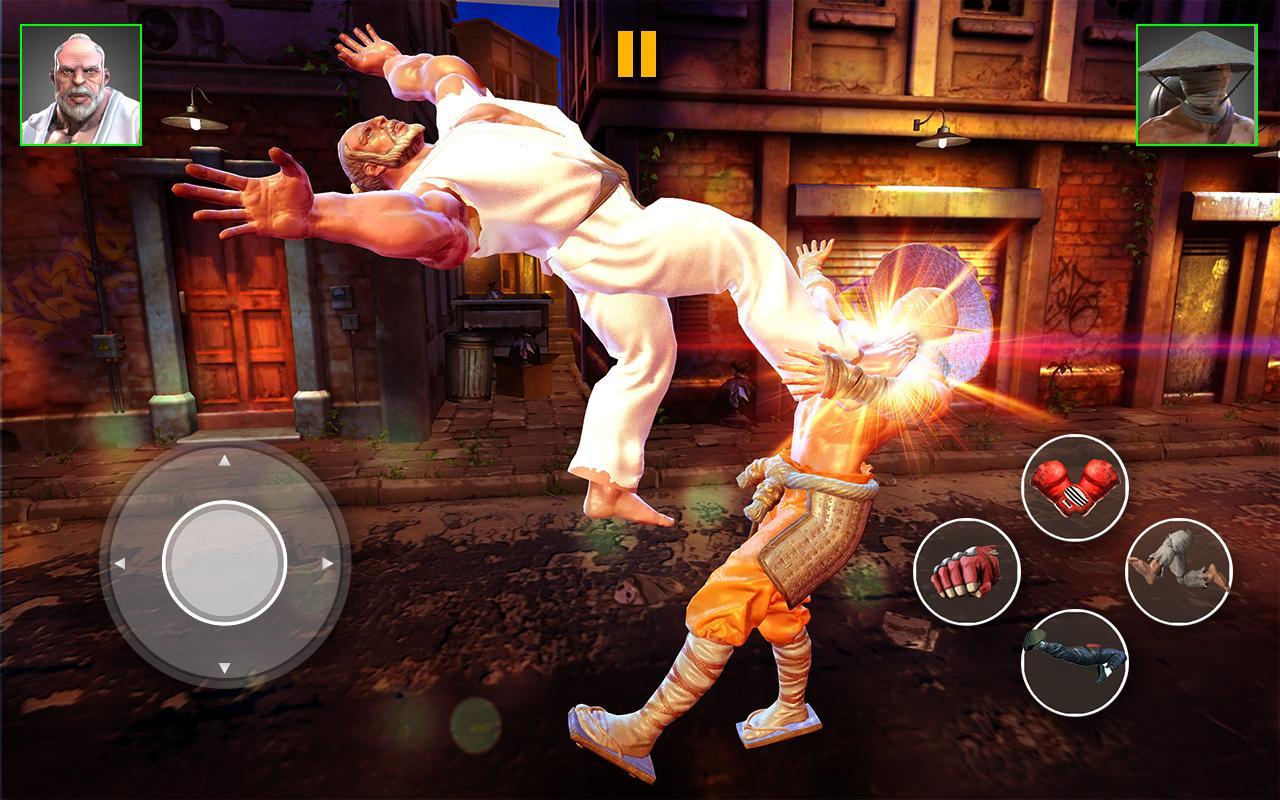Viewport: 1280px width, 800px height.
Task: Open the pause menu via top-center control
Action: click(x=639, y=55)
